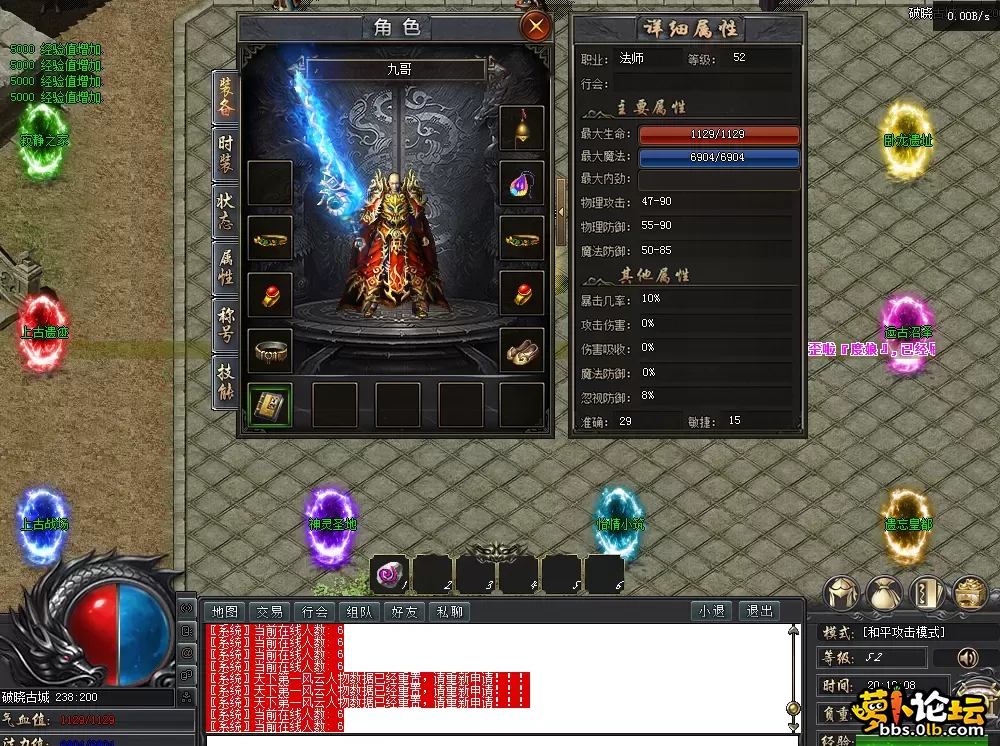Use the purple scroll in hotbar slot 1
This screenshot has height=746, width=1000.
(390, 574)
